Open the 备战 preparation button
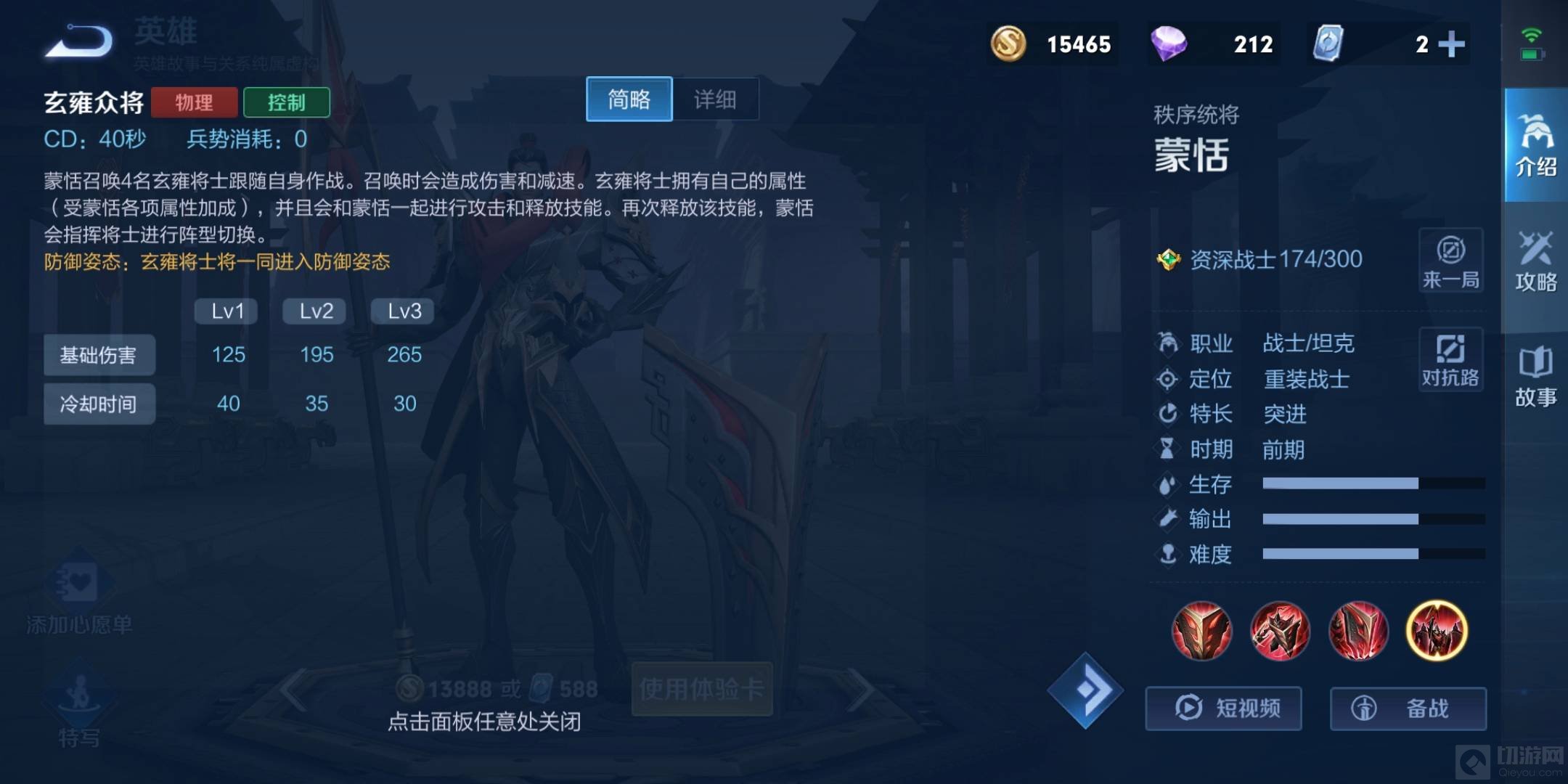 tap(1408, 708)
